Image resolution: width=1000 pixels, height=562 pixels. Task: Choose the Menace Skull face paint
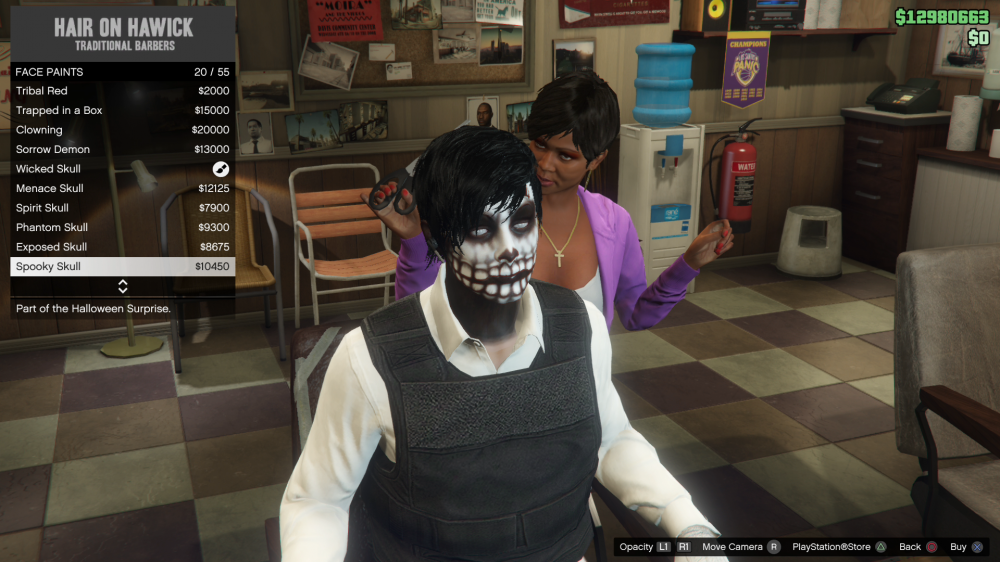[122, 188]
